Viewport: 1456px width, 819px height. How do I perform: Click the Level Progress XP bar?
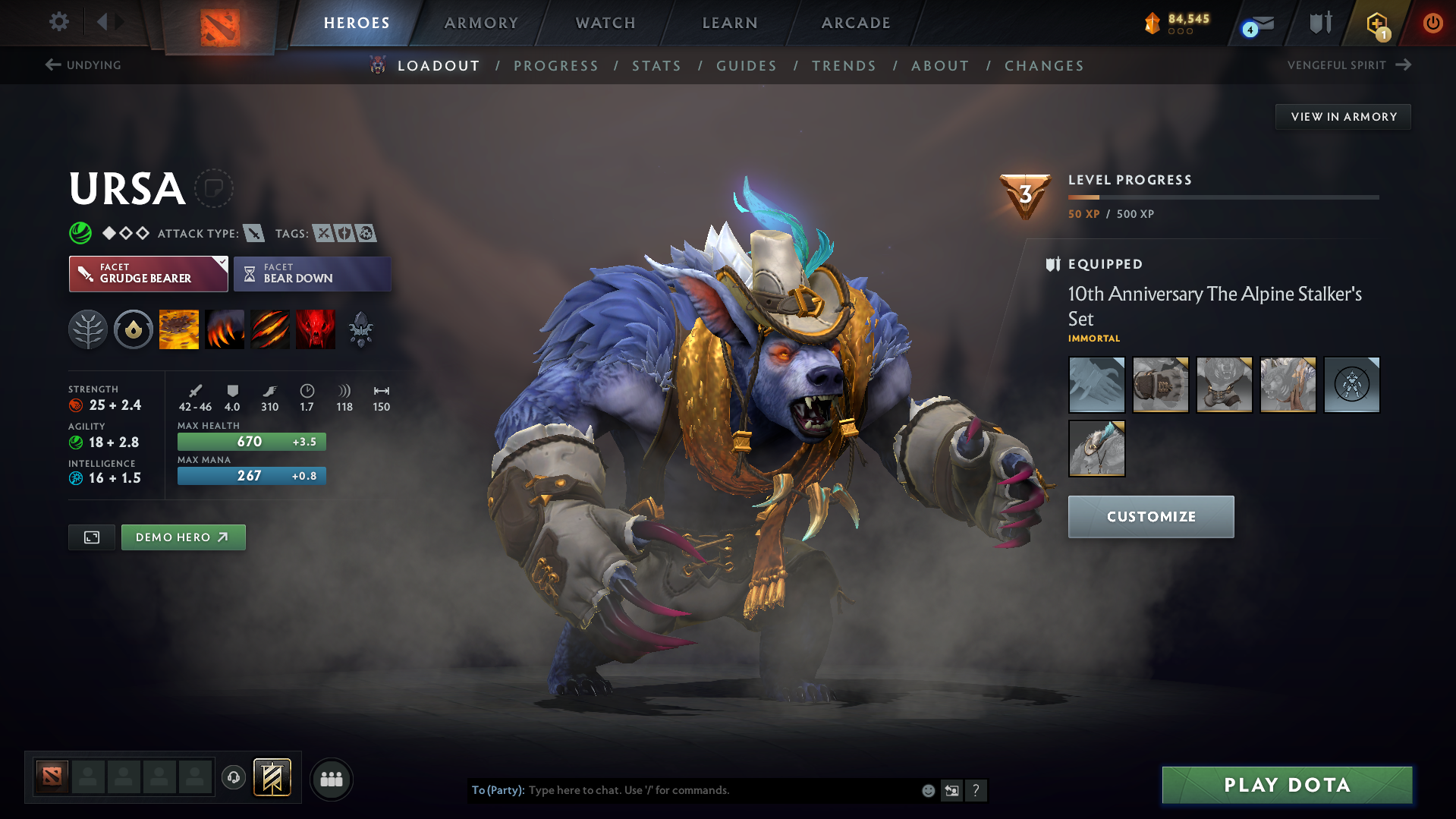click(x=1224, y=197)
